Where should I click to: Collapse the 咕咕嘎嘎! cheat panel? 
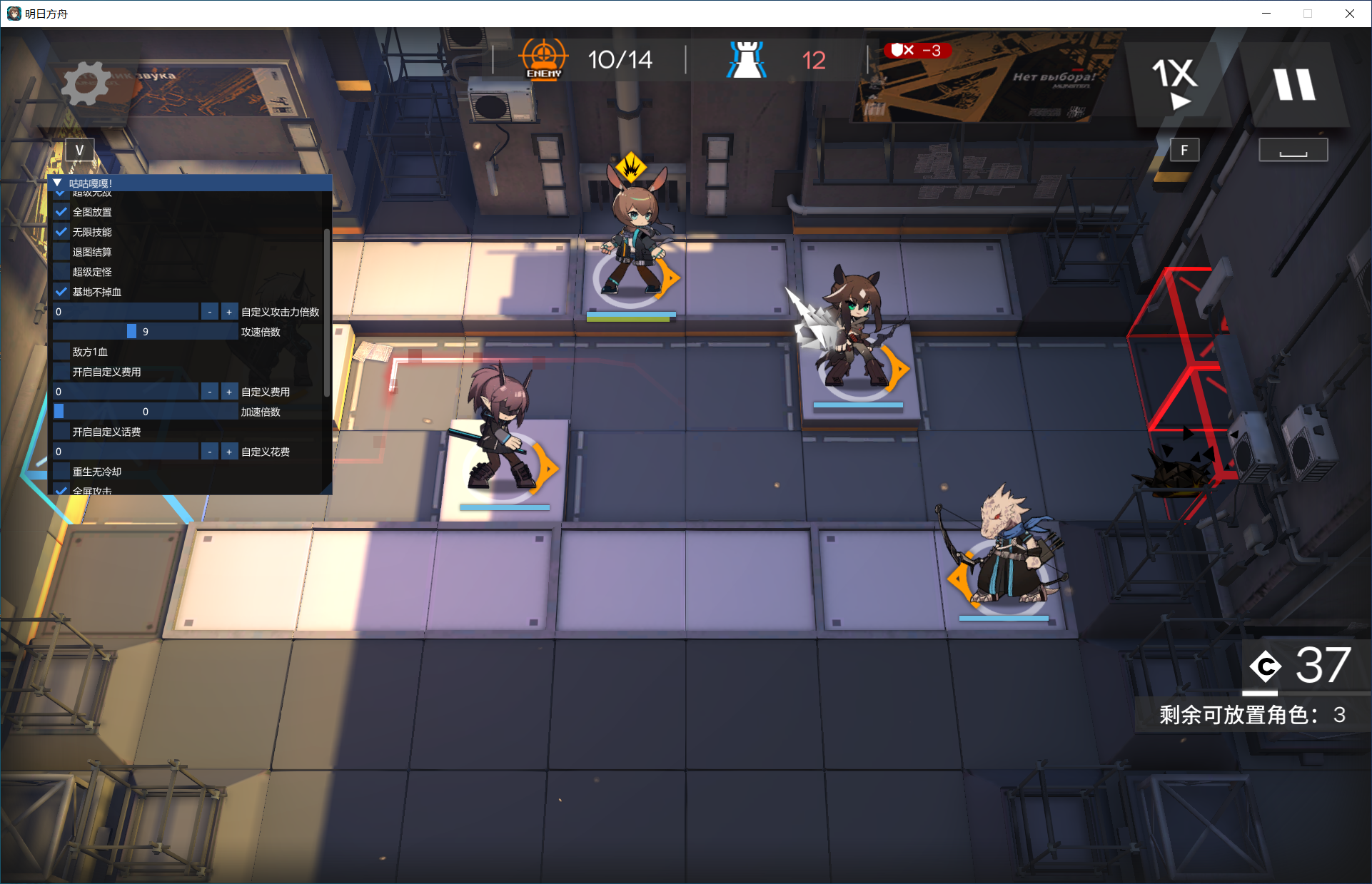click(x=58, y=183)
